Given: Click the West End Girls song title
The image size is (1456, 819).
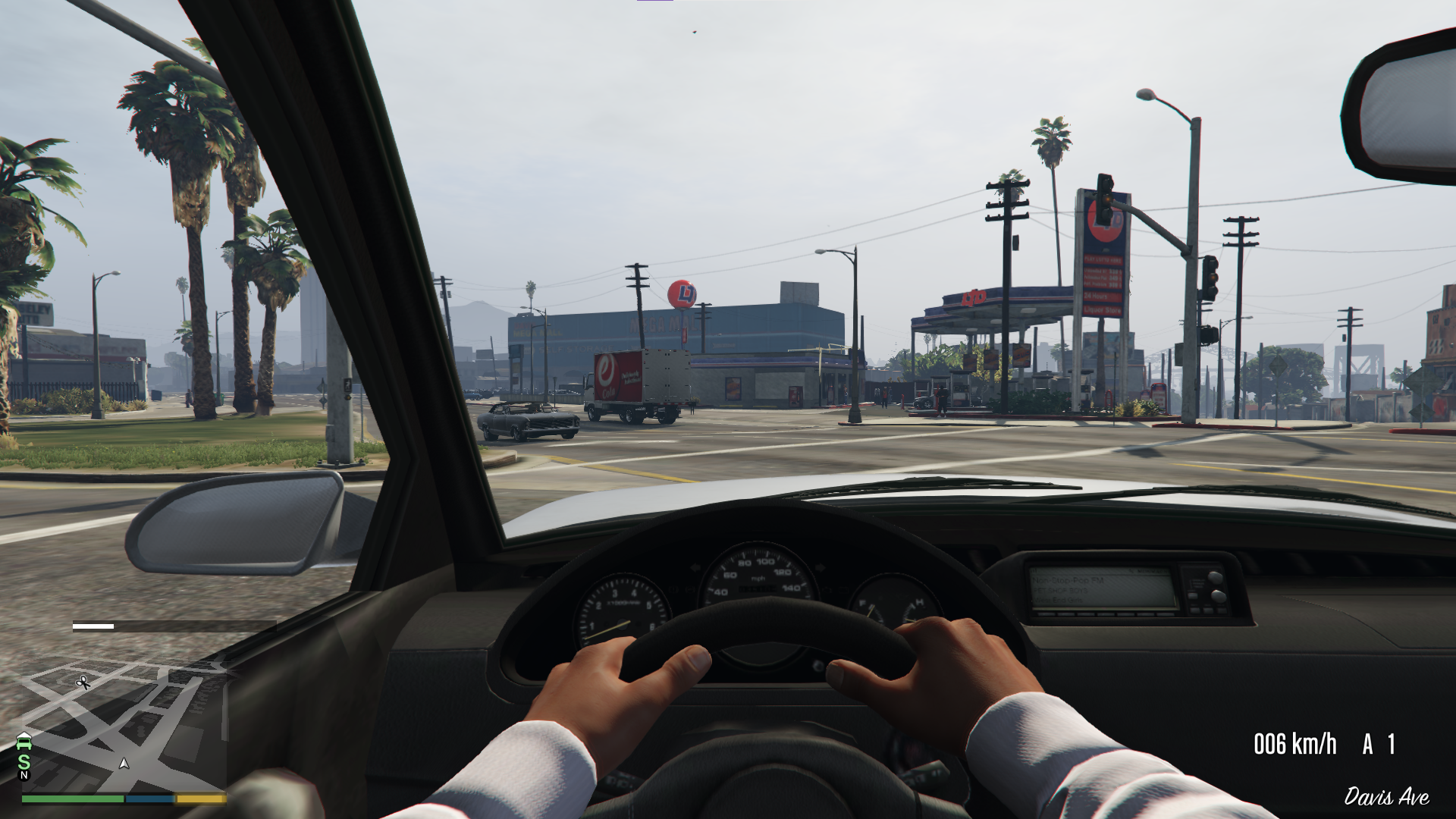Looking at the screenshot, I should pos(1058,600).
